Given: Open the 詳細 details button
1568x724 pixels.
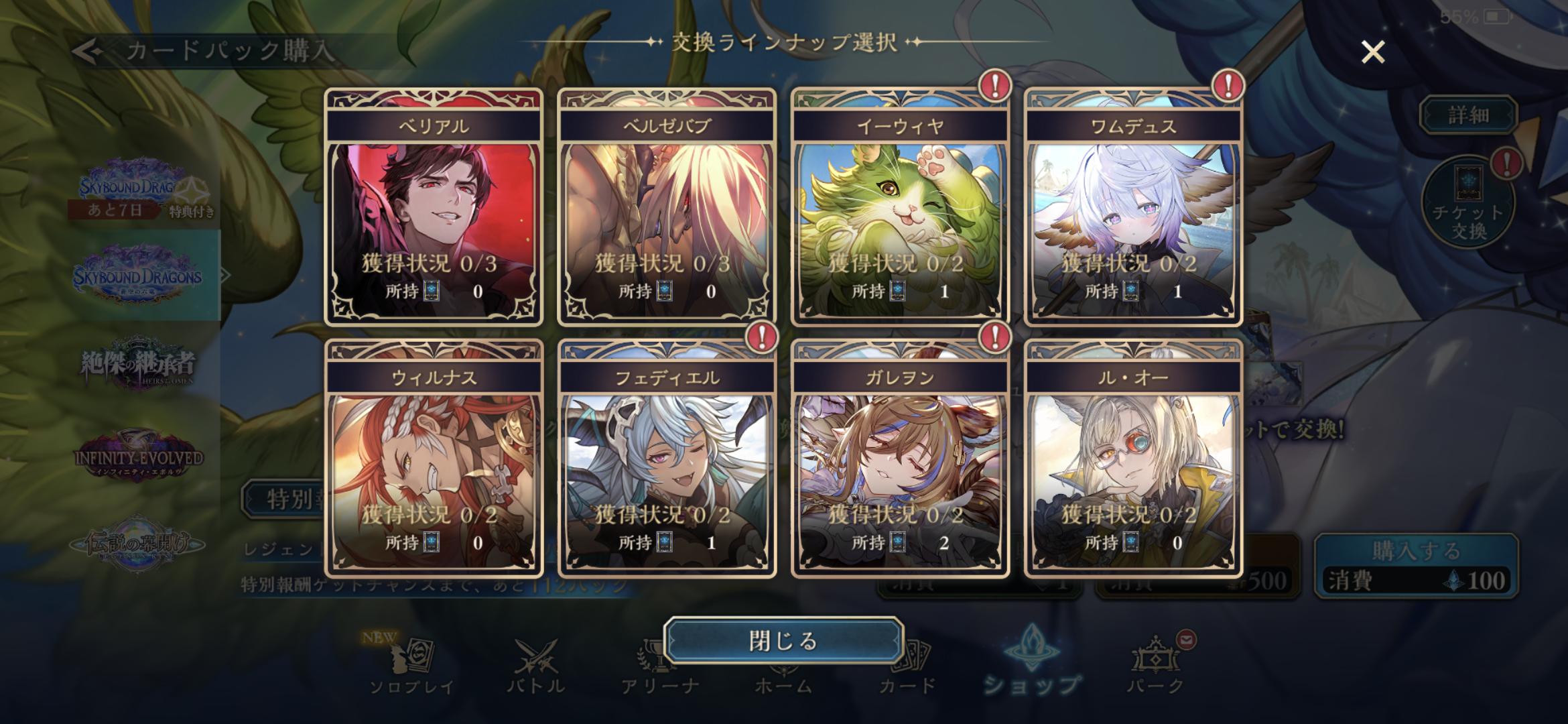Looking at the screenshot, I should pos(1468,115).
